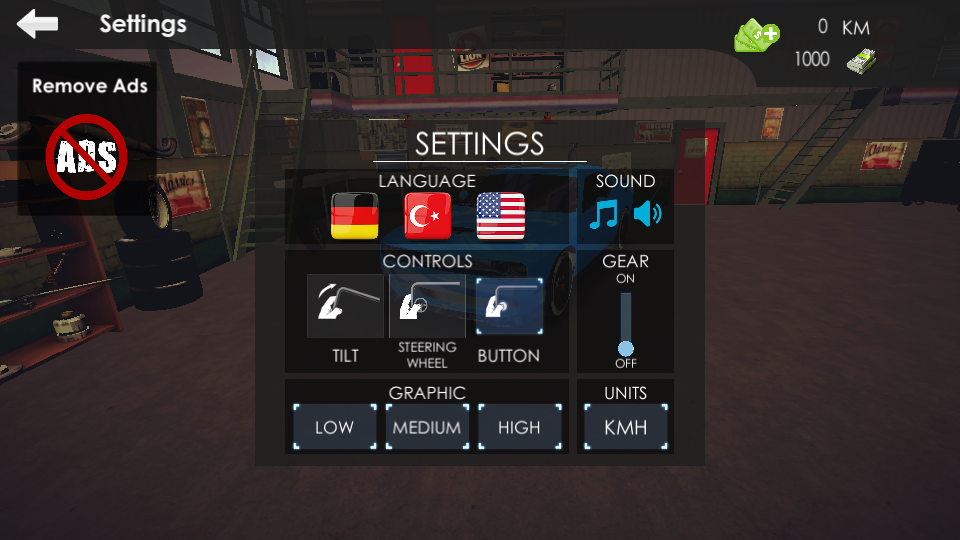Viewport: 960px width, 540px height.
Task: Go back using the arrow button
Action: pos(38,24)
